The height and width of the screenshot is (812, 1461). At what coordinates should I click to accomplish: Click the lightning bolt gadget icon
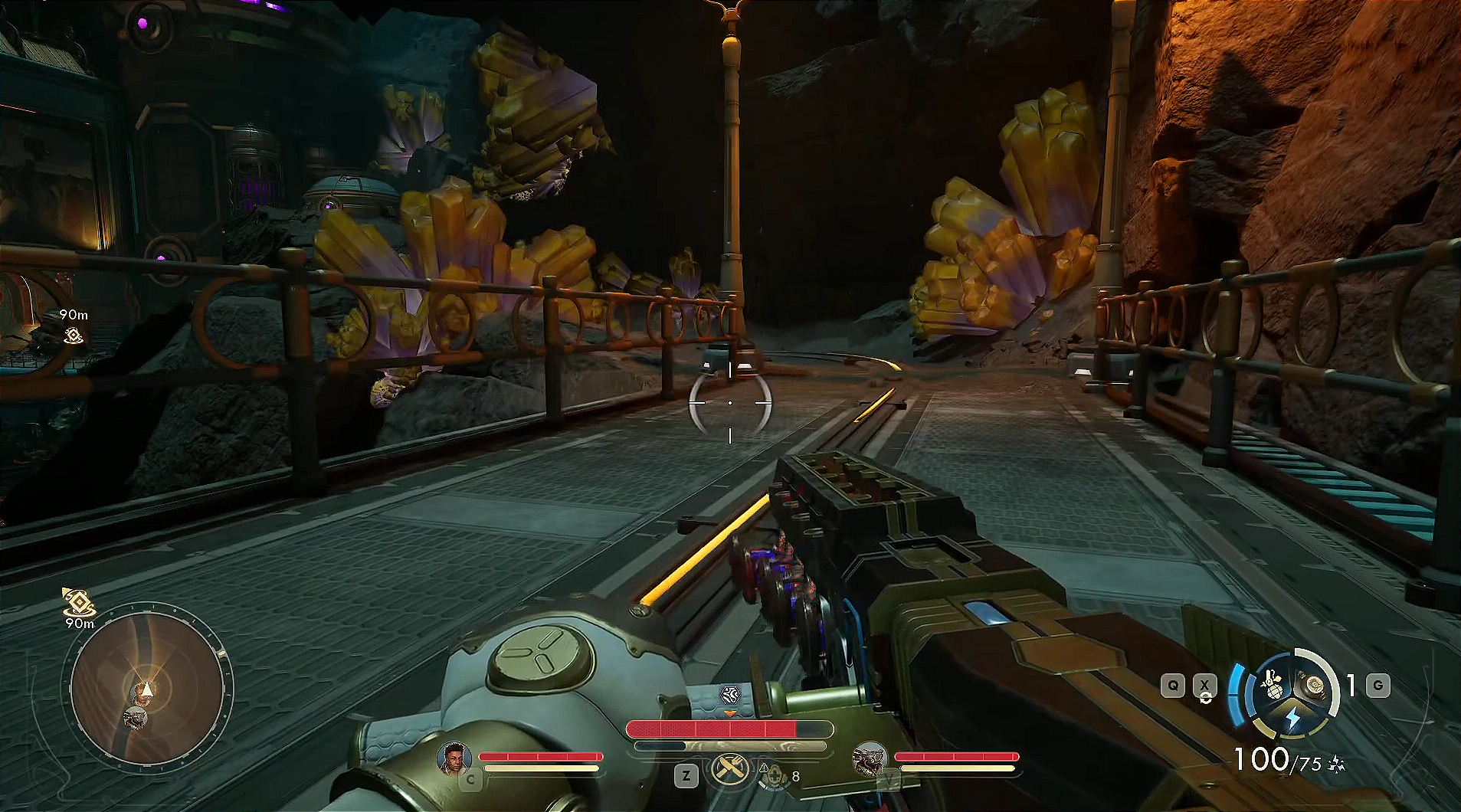[x=1292, y=717]
